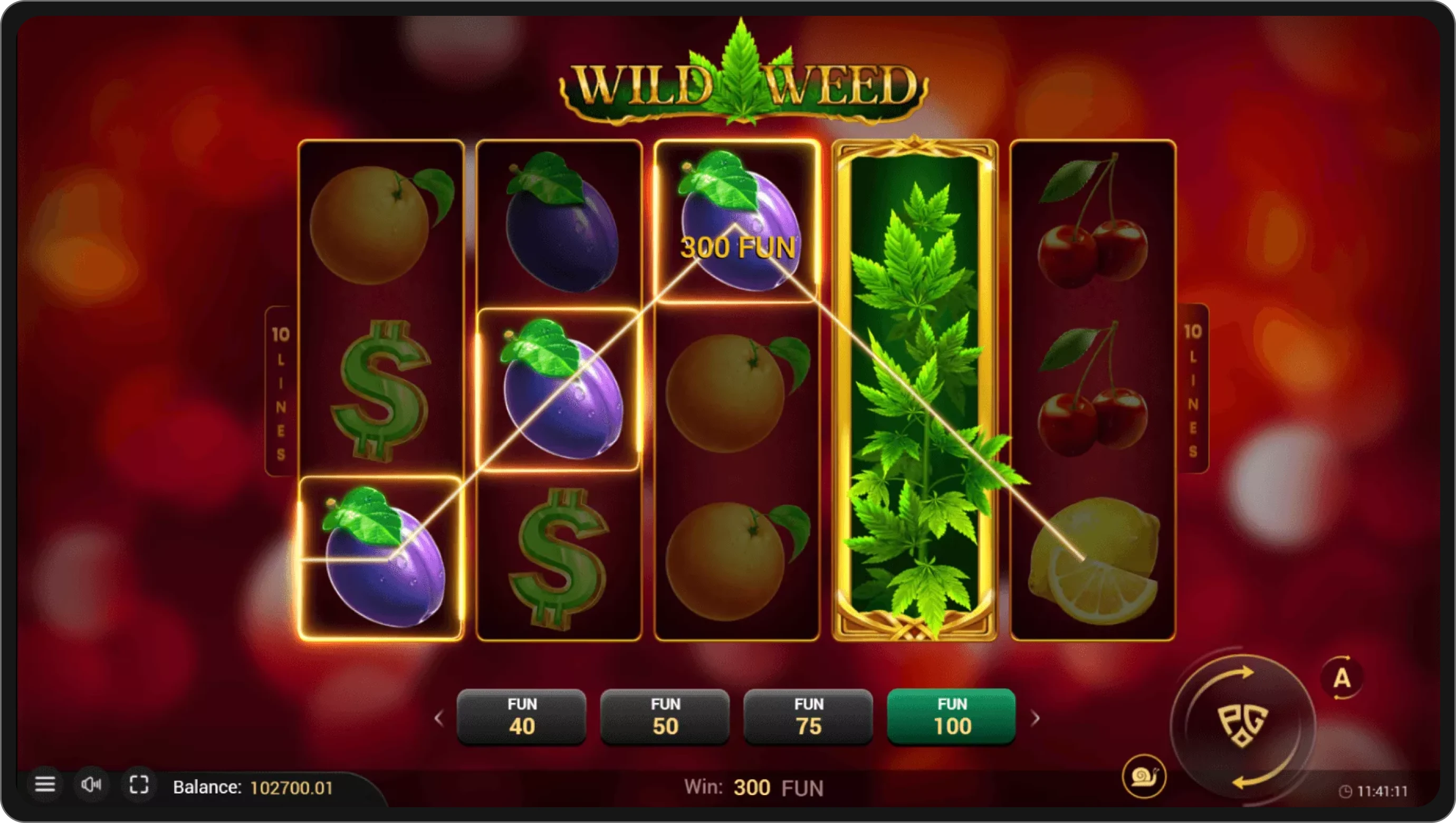The height and width of the screenshot is (823, 1456).
Task: Choose the FUN 50 bet button
Action: (665, 717)
